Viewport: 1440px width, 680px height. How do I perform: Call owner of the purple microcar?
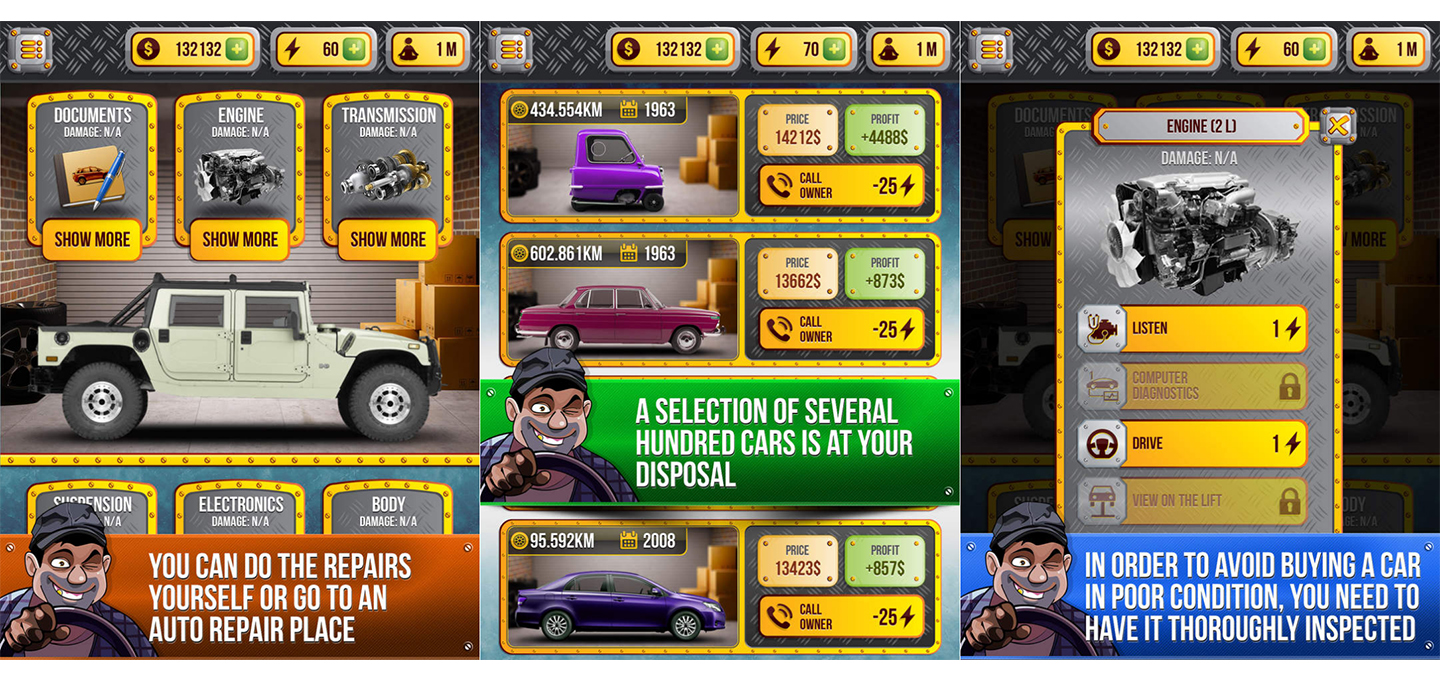pos(840,186)
